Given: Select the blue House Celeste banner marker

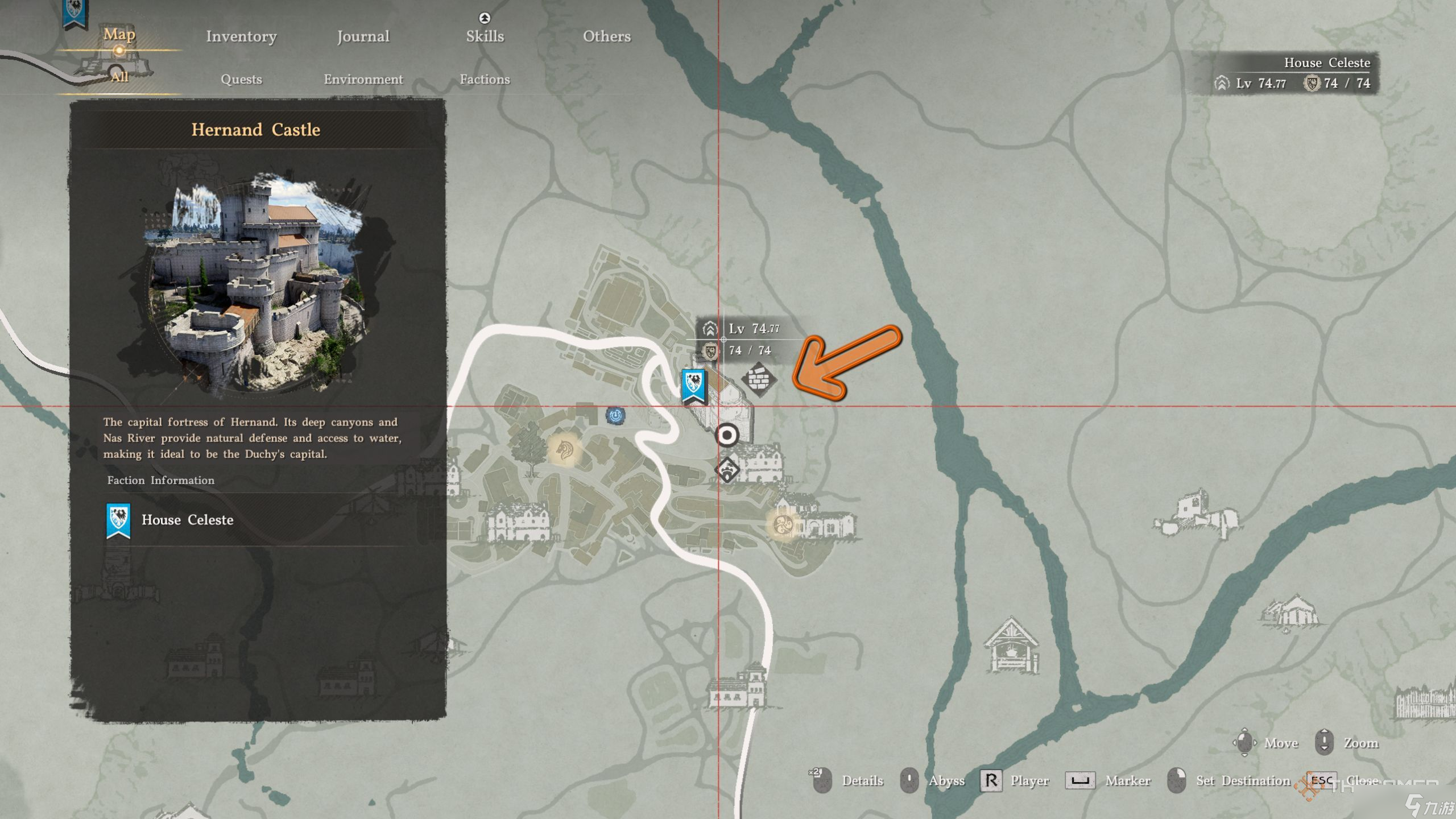Looking at the screenshot, I should tap(693, 386).
